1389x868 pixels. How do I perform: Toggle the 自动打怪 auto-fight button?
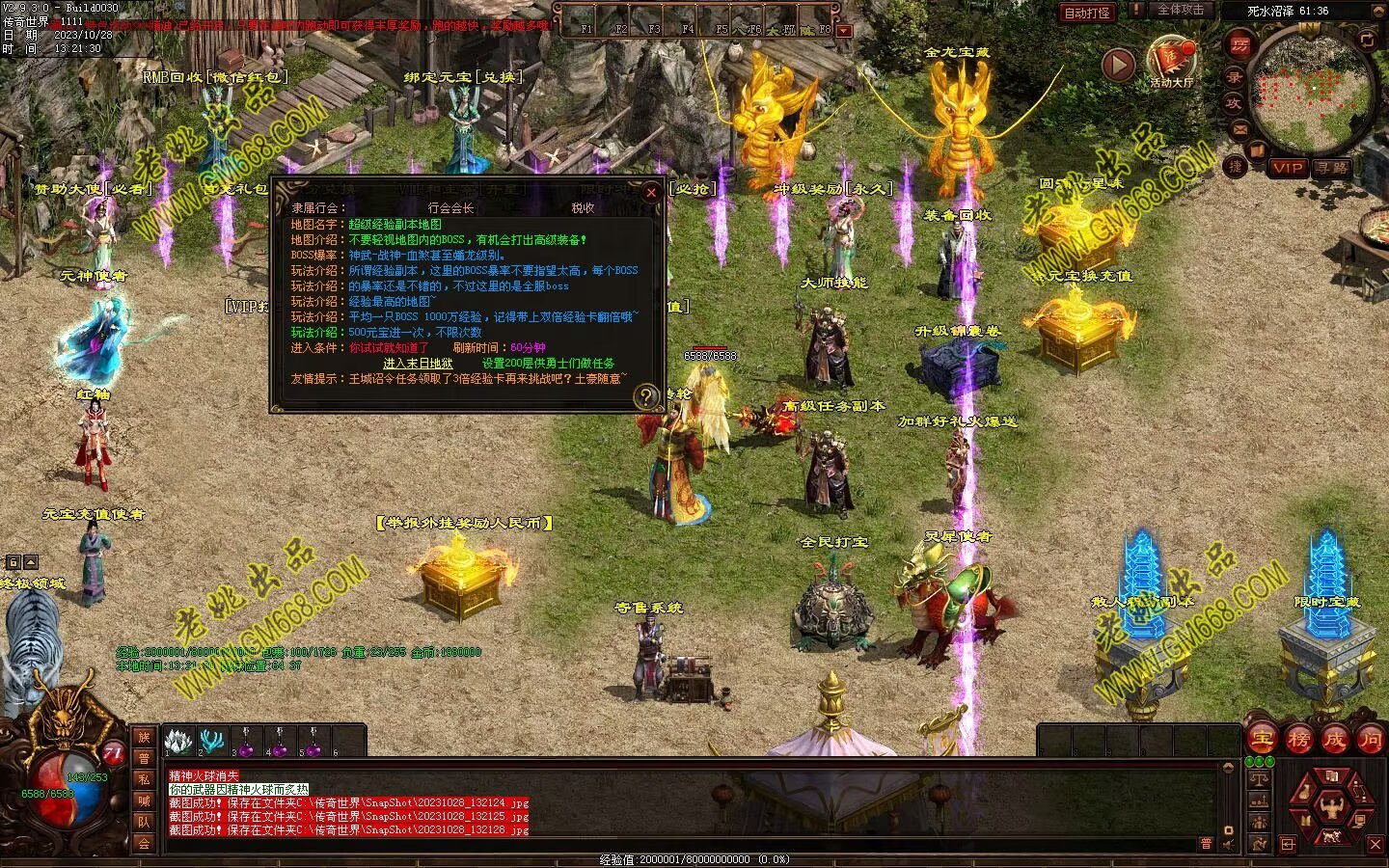[x=1087, y=13]
